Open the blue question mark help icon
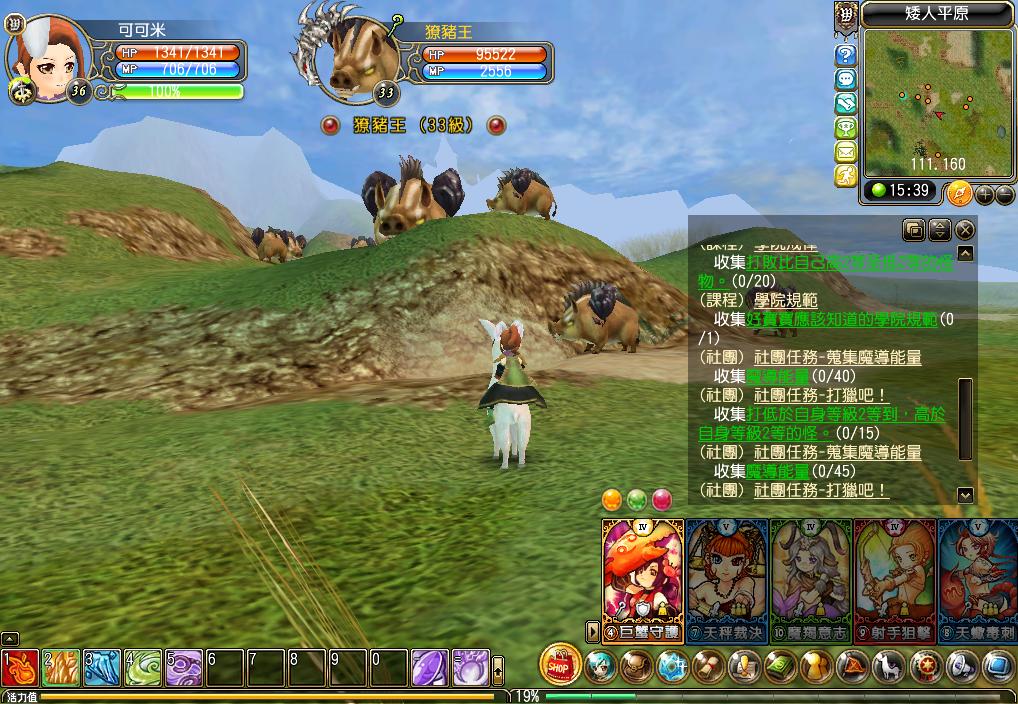This screenshot has width=1018, height=704. (x=846, y=54)
